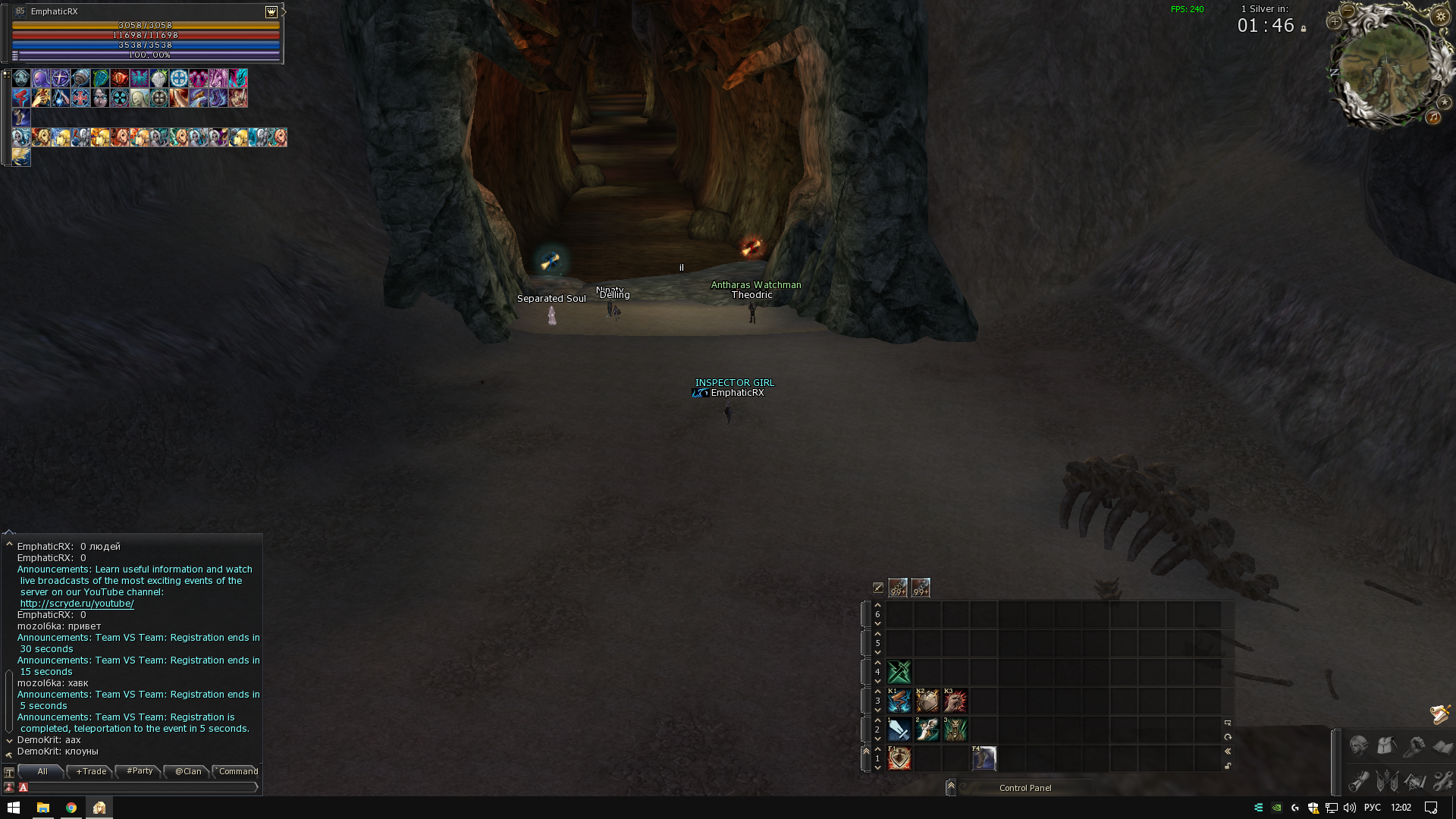1456x819 pixels.
Task: Open the character status elf head icon
Action: tap(1358, 746)
